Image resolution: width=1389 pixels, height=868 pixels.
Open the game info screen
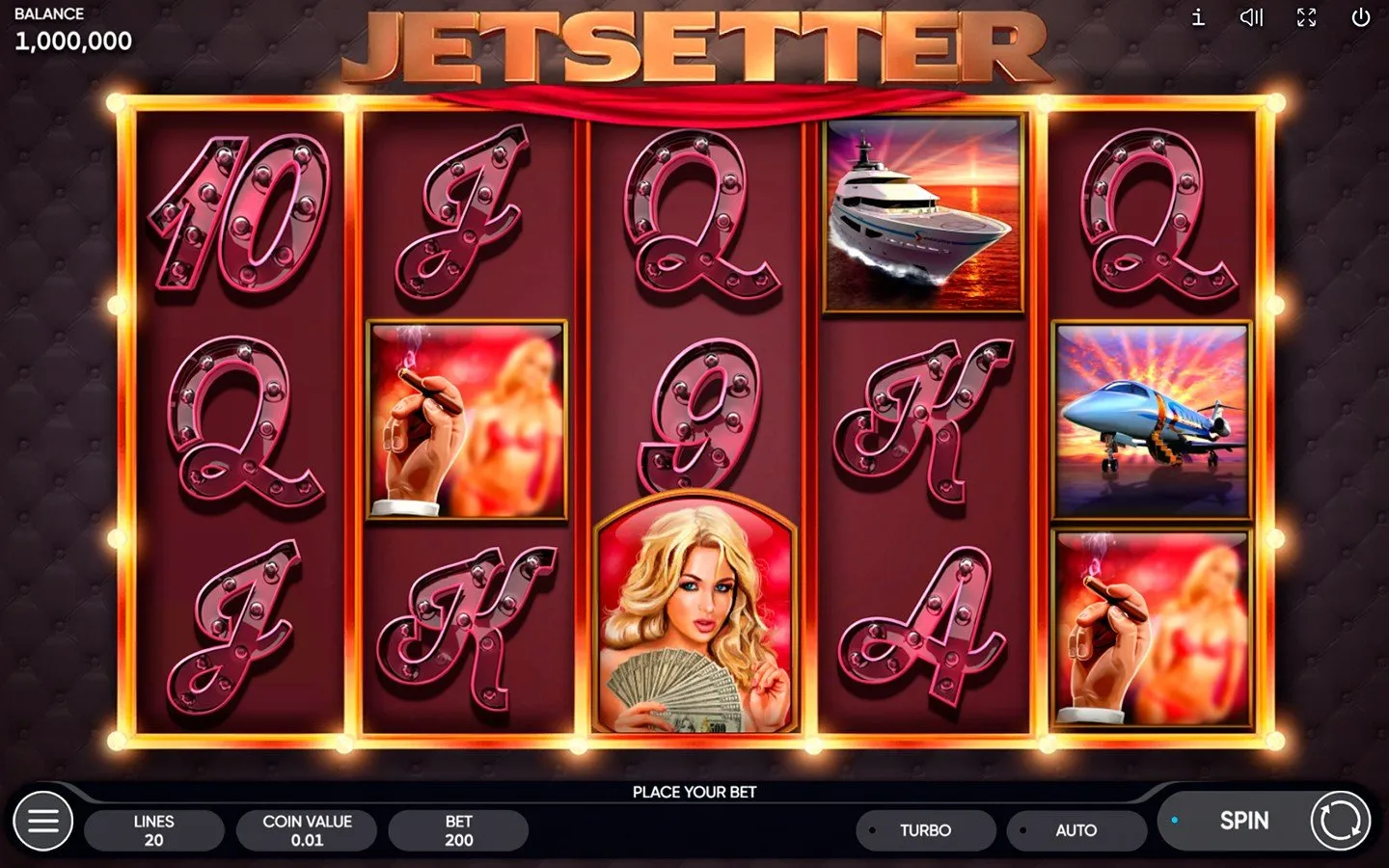click(1199, 17)
